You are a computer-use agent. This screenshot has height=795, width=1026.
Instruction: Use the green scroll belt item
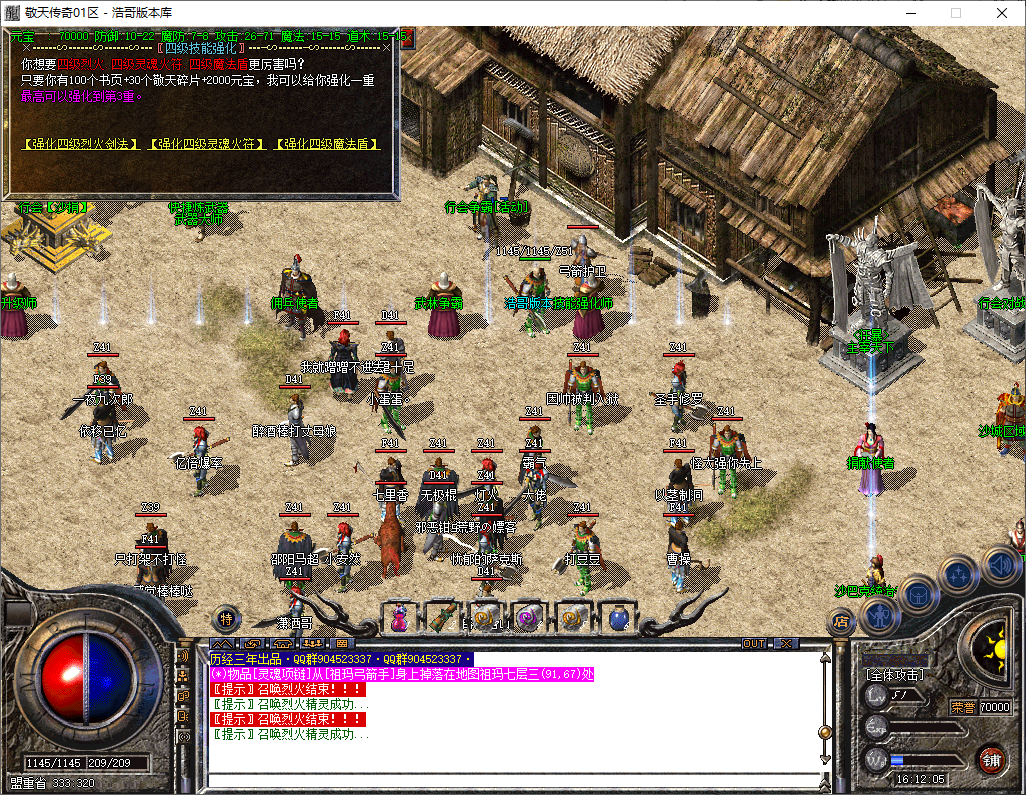click(442, 618)
